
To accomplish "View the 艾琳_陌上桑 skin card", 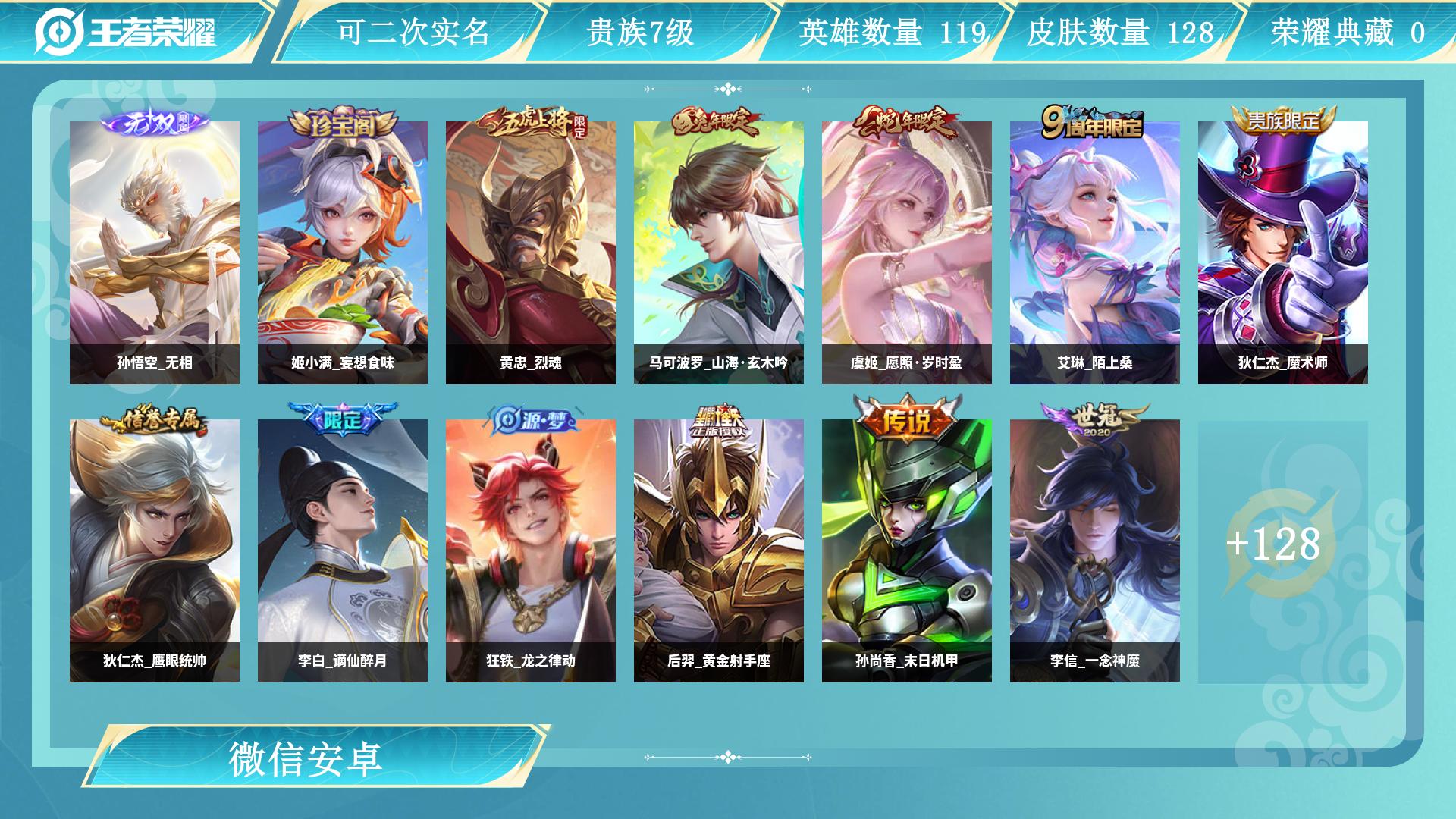I will coord(1095,253).
